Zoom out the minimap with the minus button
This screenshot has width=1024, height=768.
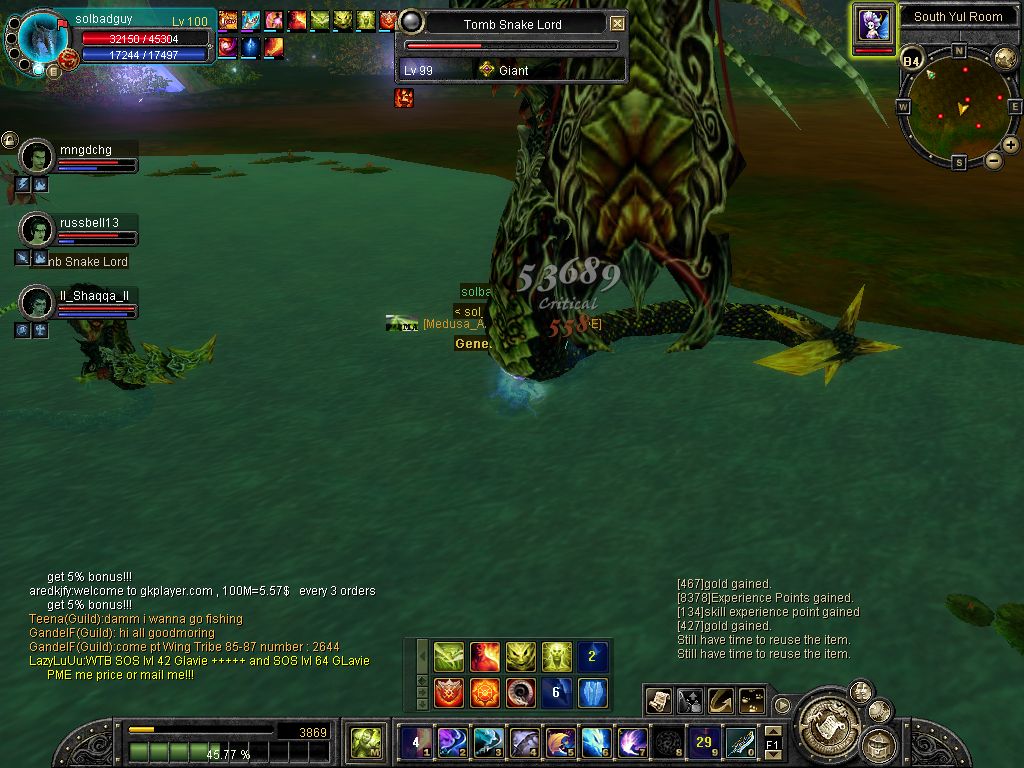993,160
